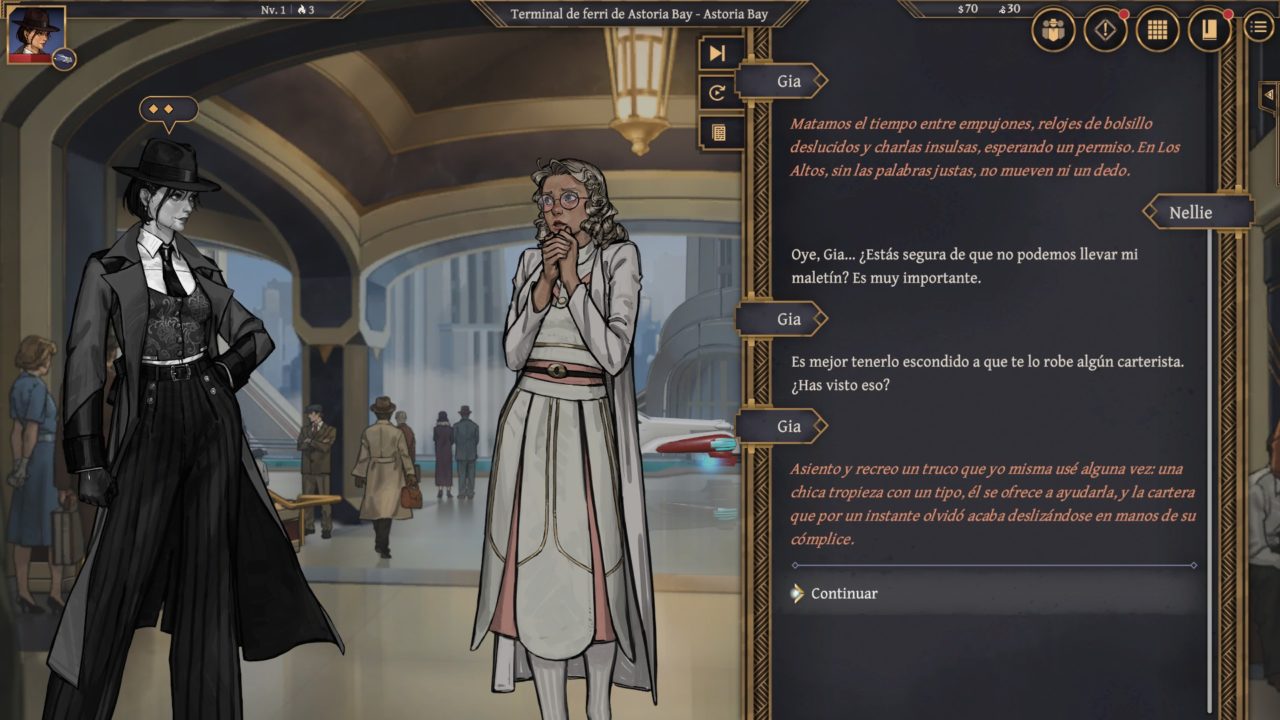Open the journal book icon
Image resolution: width=1280 pixels, height=720 pixels.
(1209, 30)
